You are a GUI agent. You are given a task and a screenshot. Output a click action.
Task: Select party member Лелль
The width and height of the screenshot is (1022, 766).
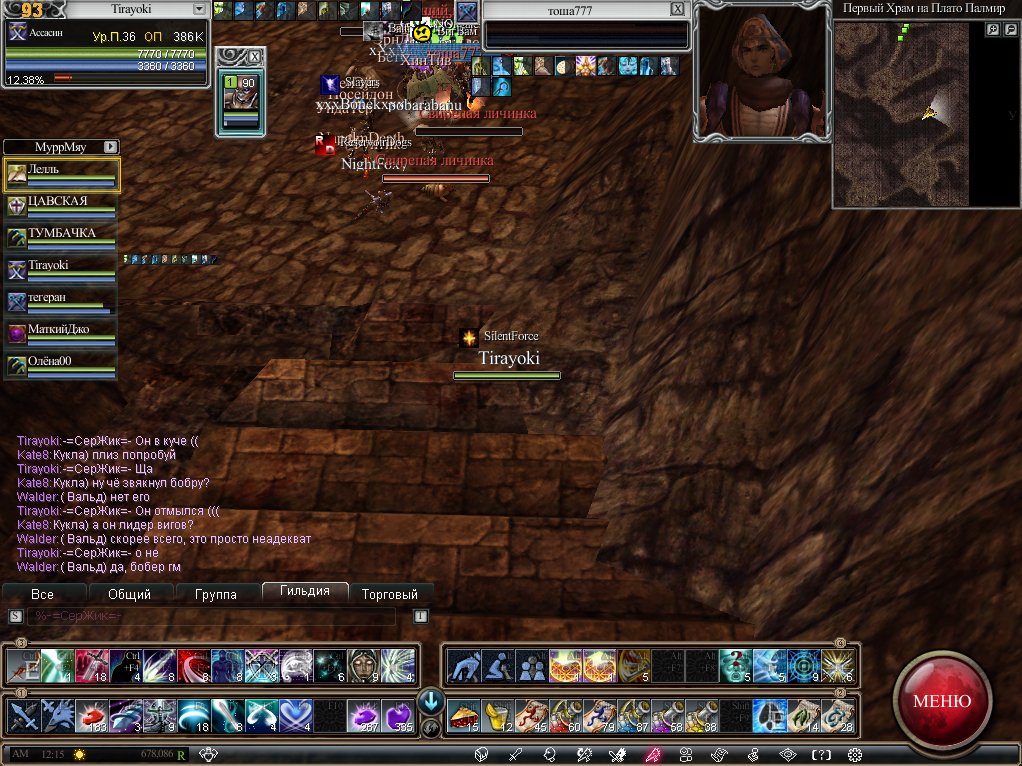(x=62, y=174)
